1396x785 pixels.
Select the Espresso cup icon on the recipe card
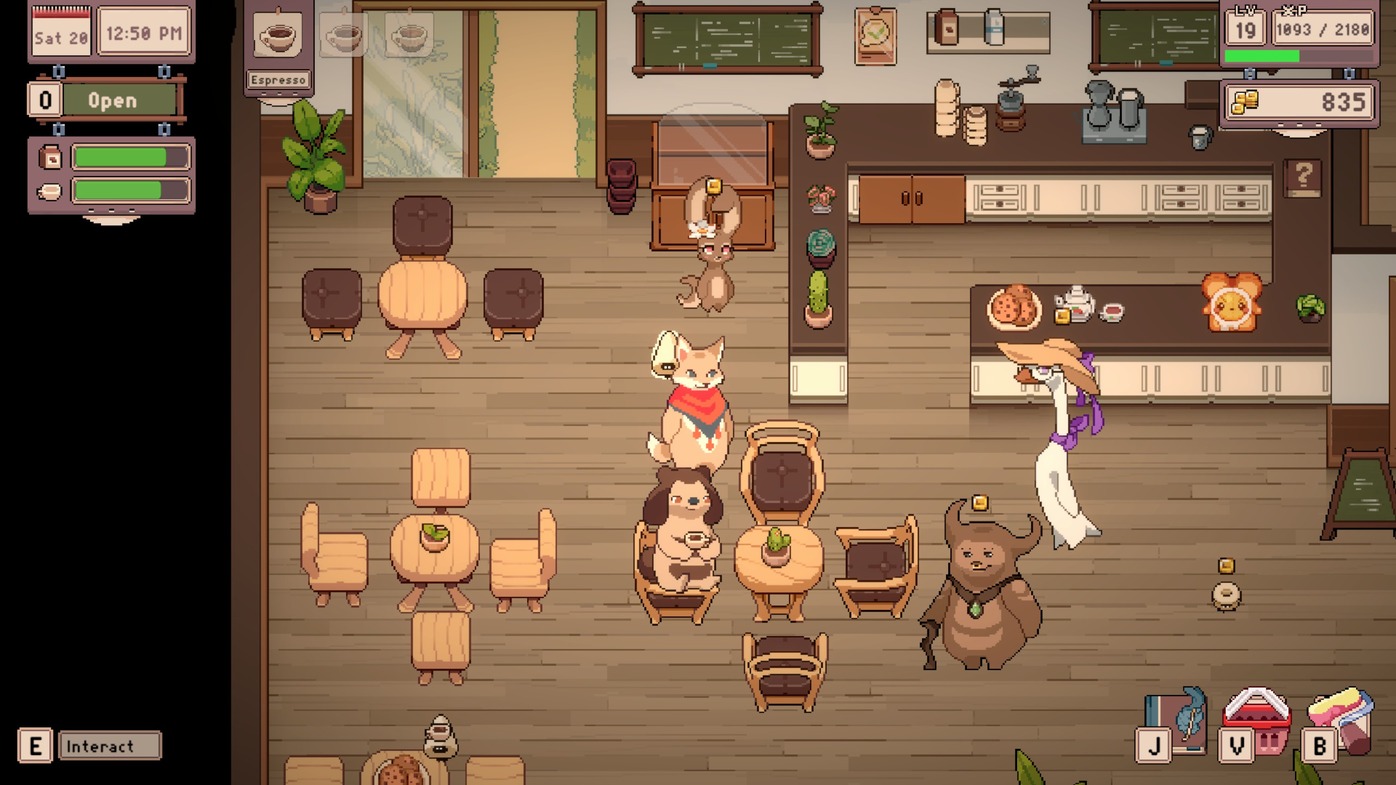click(x=279, y=34)
